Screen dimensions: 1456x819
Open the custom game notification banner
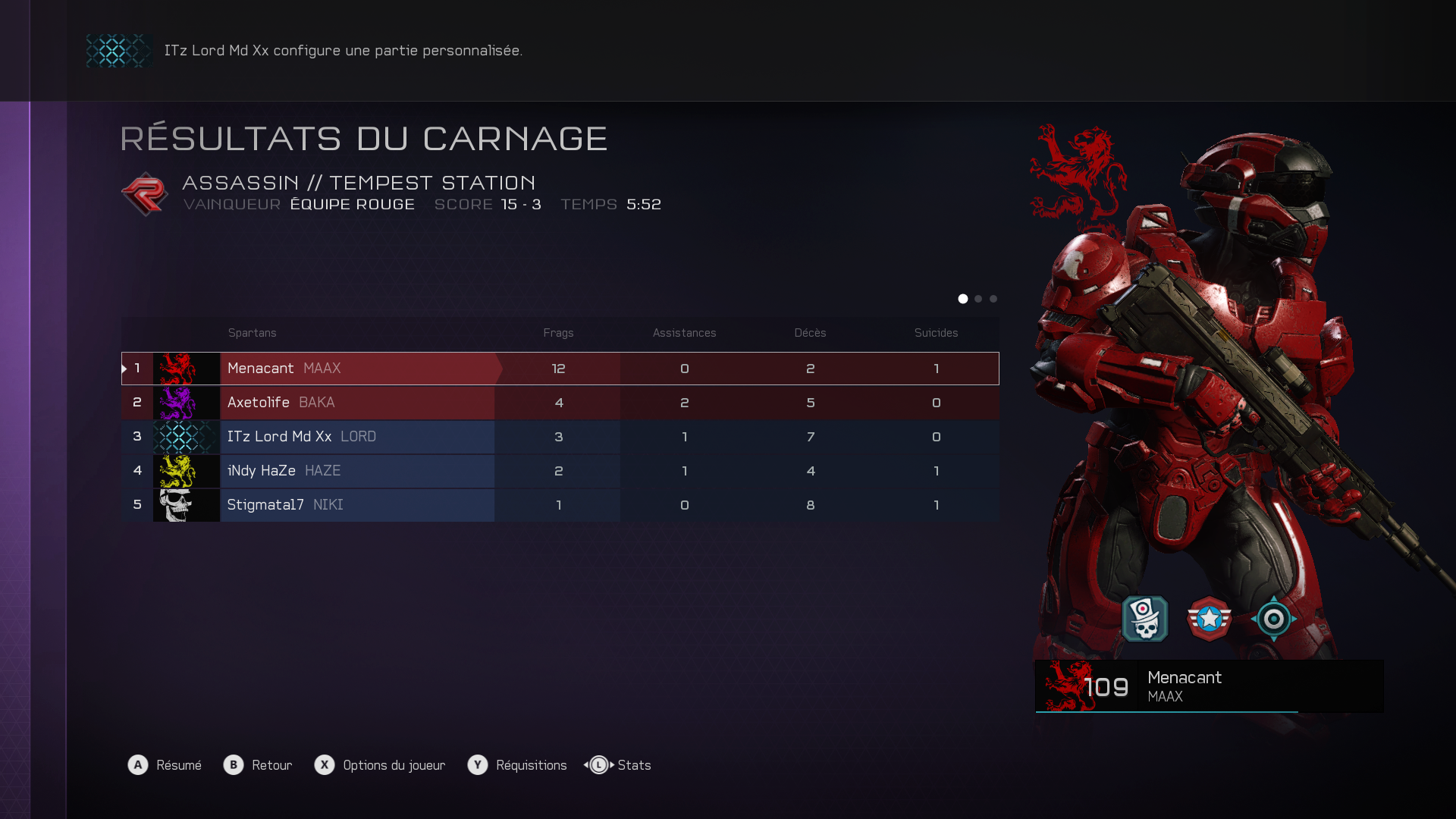coord(343,51)
